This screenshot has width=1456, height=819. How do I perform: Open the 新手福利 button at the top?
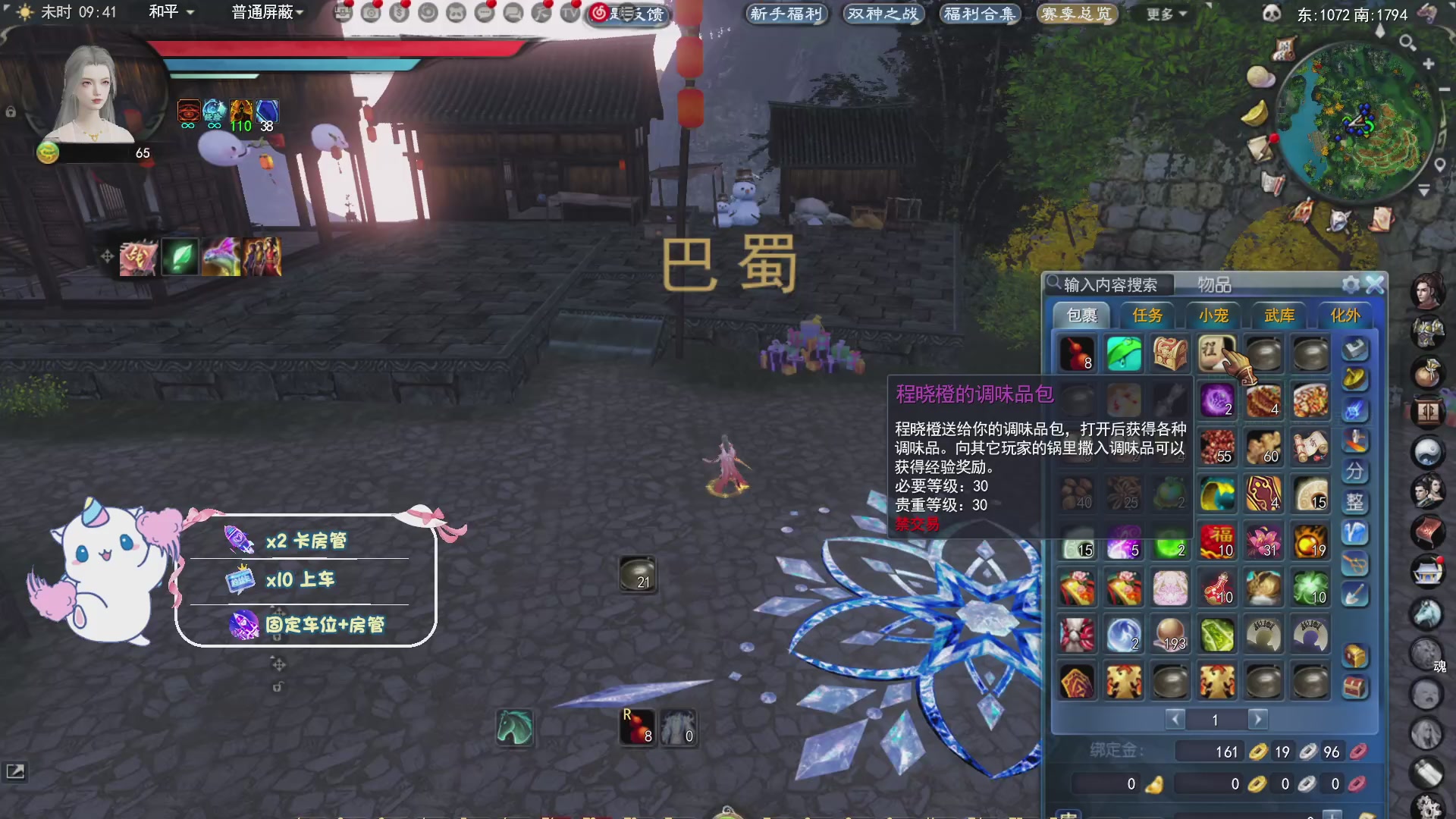[x=787, y=14]
